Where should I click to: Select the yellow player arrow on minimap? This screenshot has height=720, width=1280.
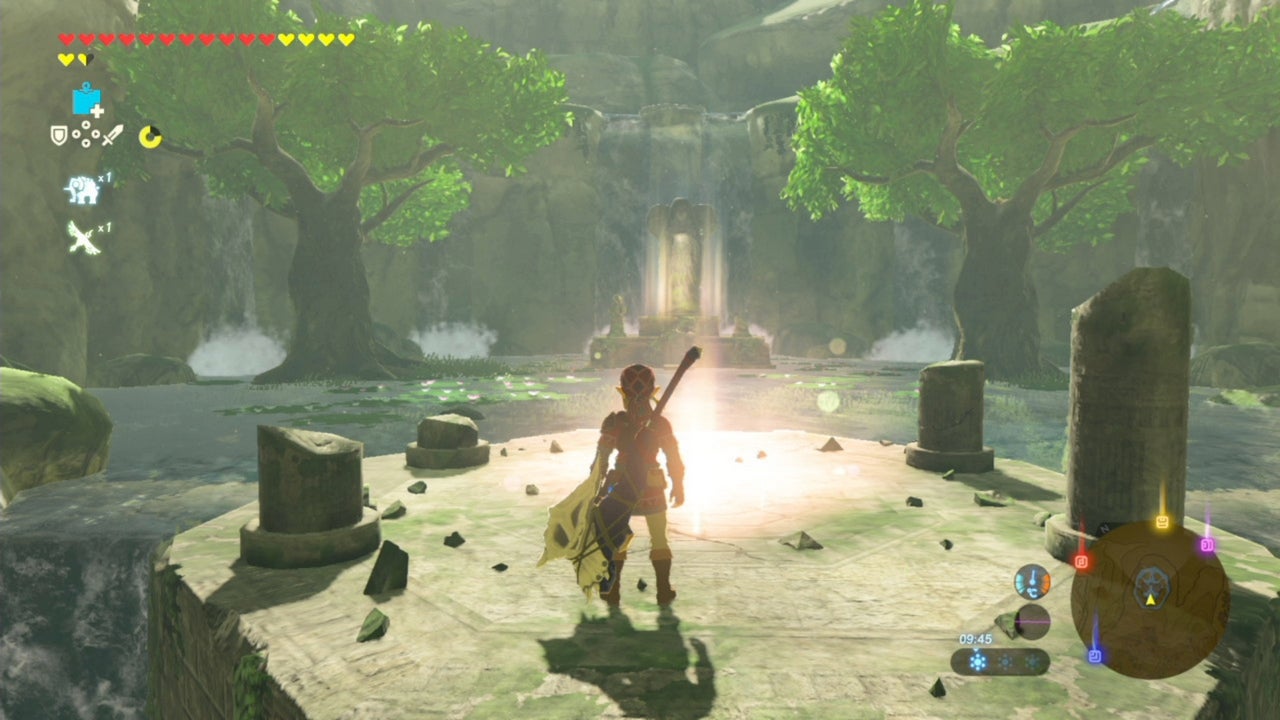tap(1150, 600)
